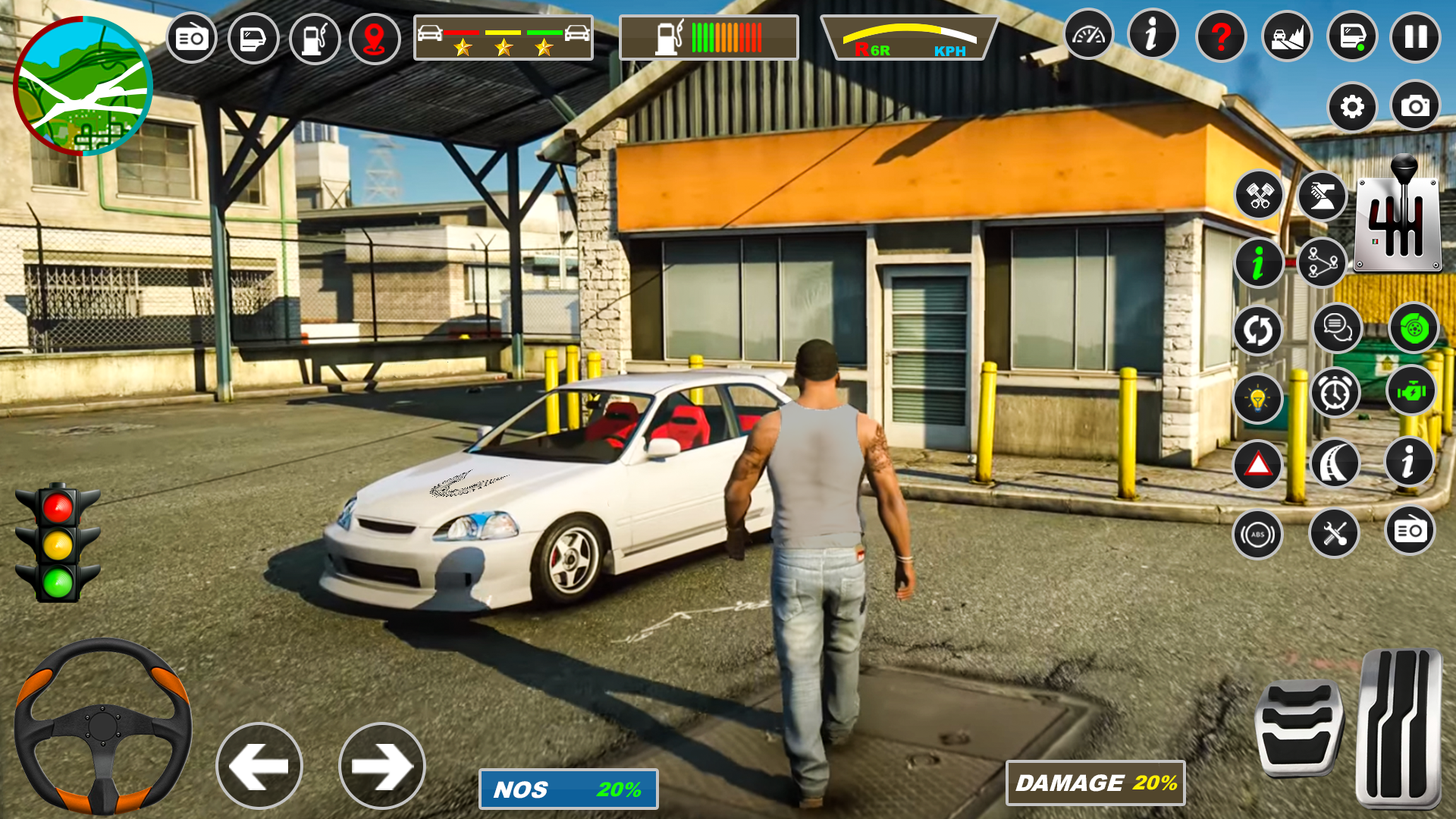Click the fuel pump station icon
Image resolution: width=1456 pixels, height=819 pixels.
pos(315,37)
